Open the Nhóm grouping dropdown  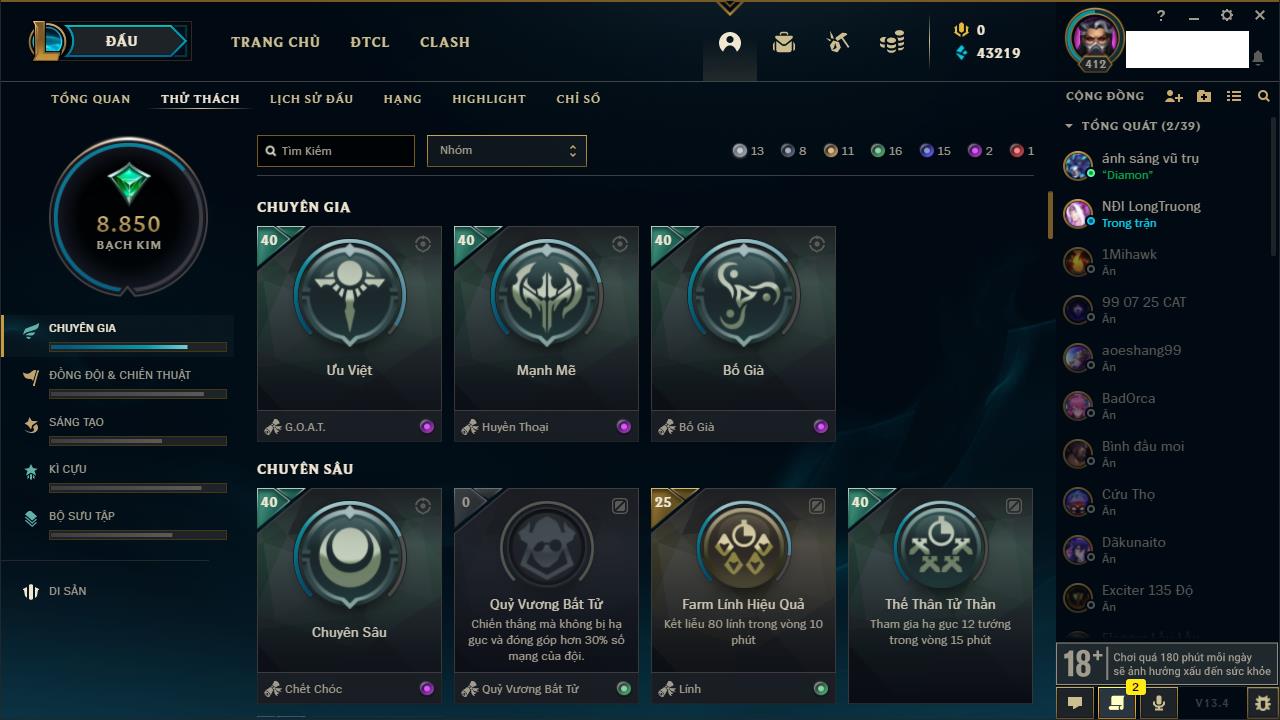tap(506, 151)
